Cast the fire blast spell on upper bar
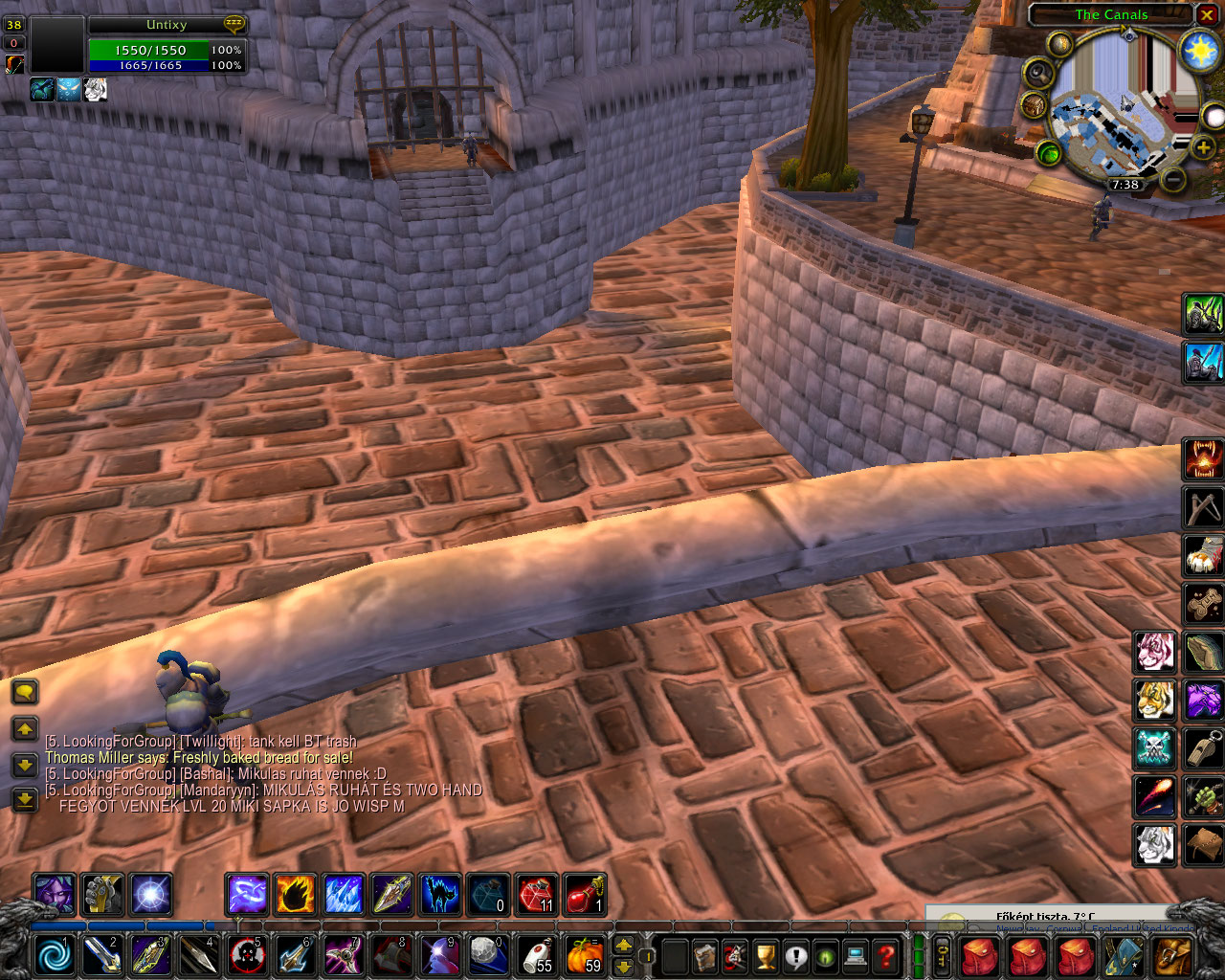This screenshot has height=980, width=1225. tap(295, 895)
